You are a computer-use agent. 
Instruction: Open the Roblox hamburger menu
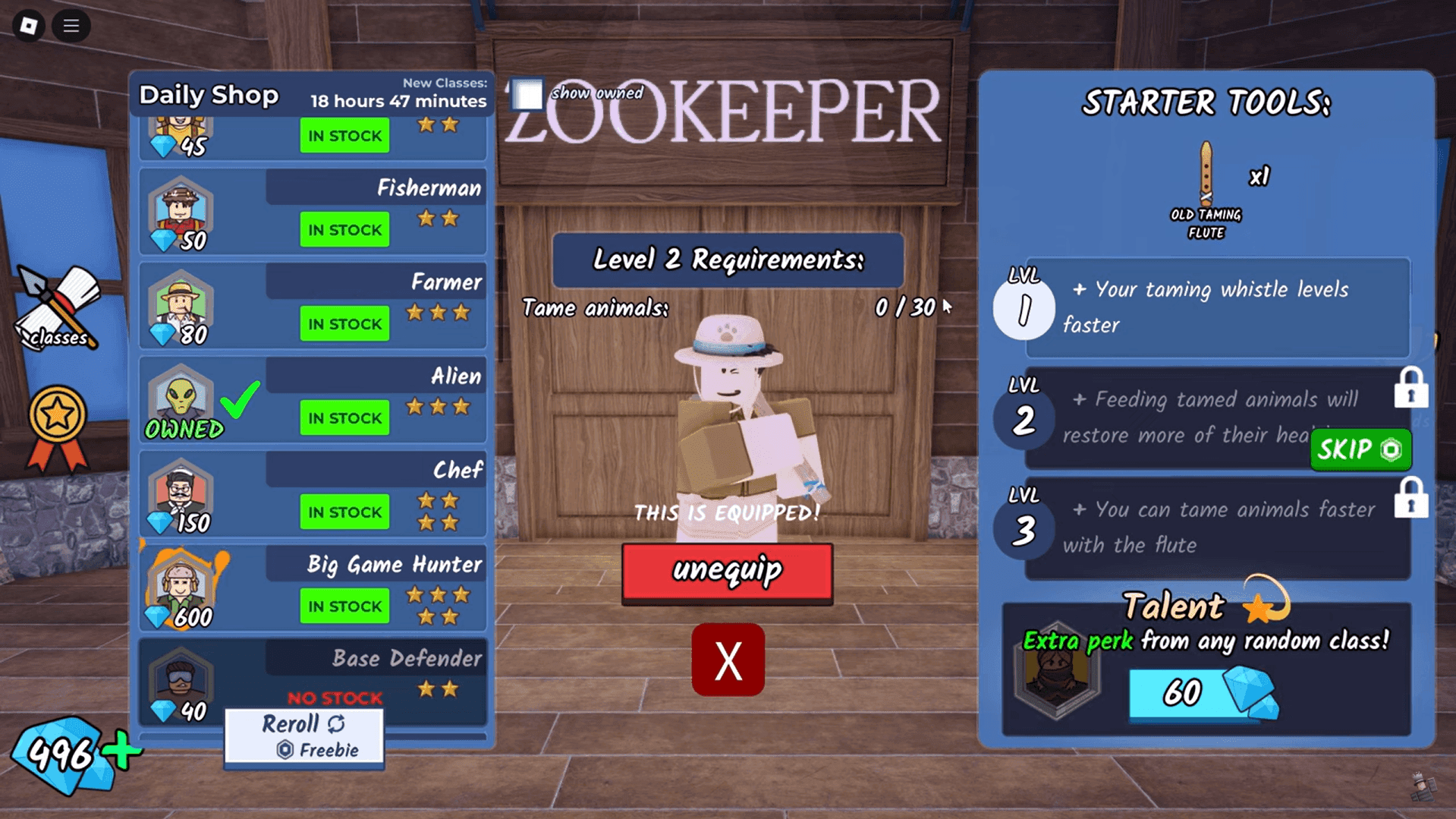coord(71,26)
